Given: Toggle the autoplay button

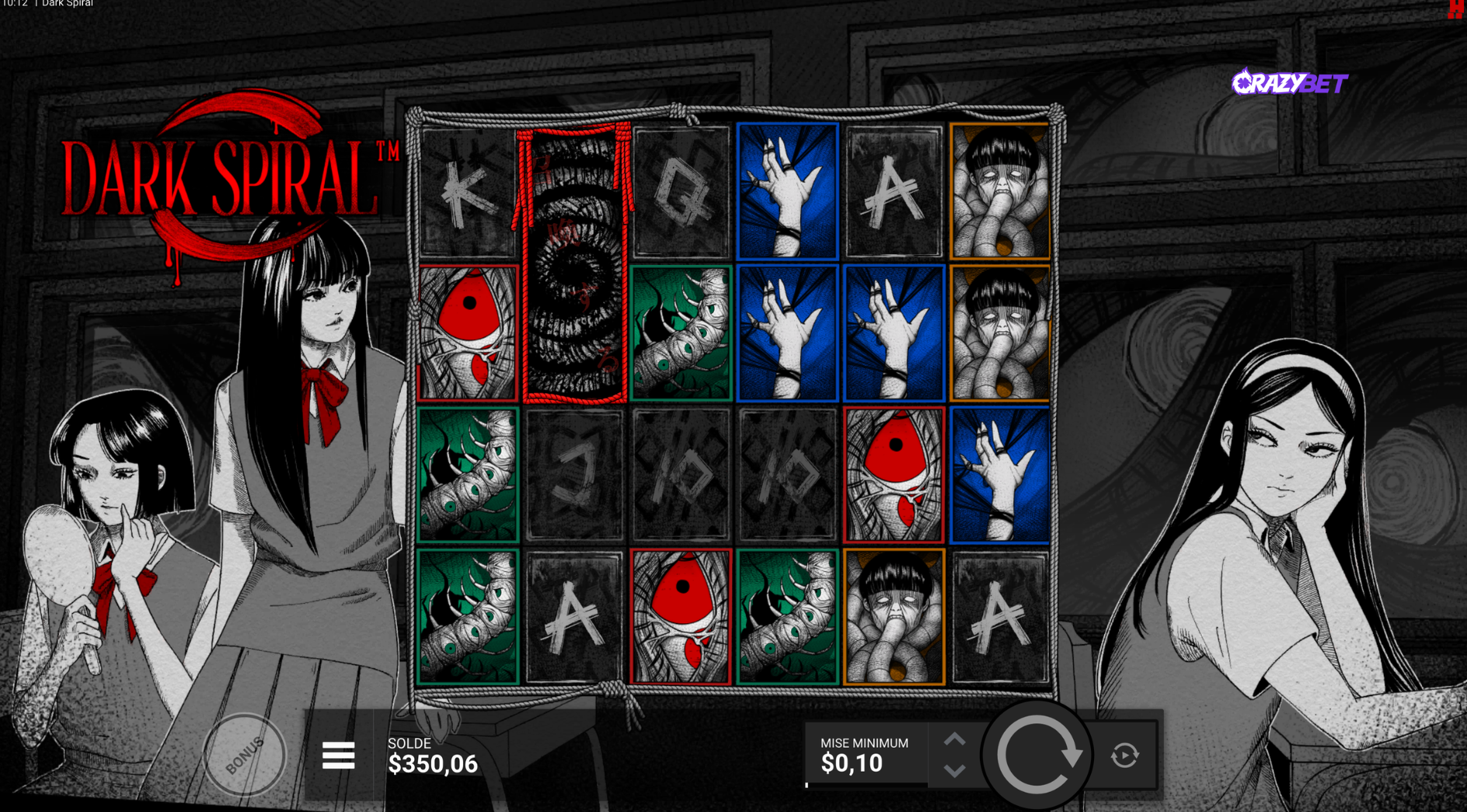Looking at the screenshot, I should click(1124, 754).
